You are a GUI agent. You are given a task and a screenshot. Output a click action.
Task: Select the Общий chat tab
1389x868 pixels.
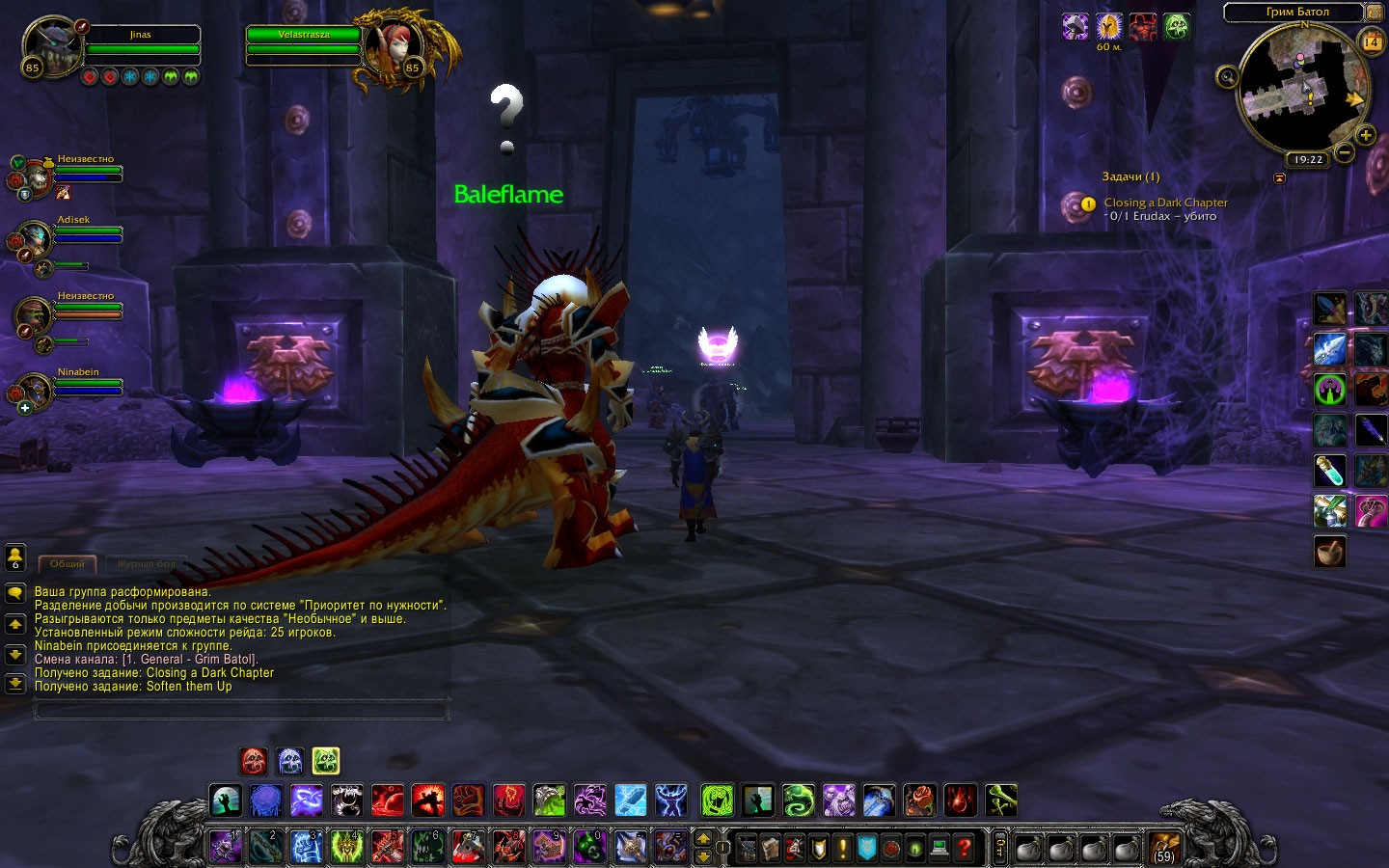coord(68,563)
